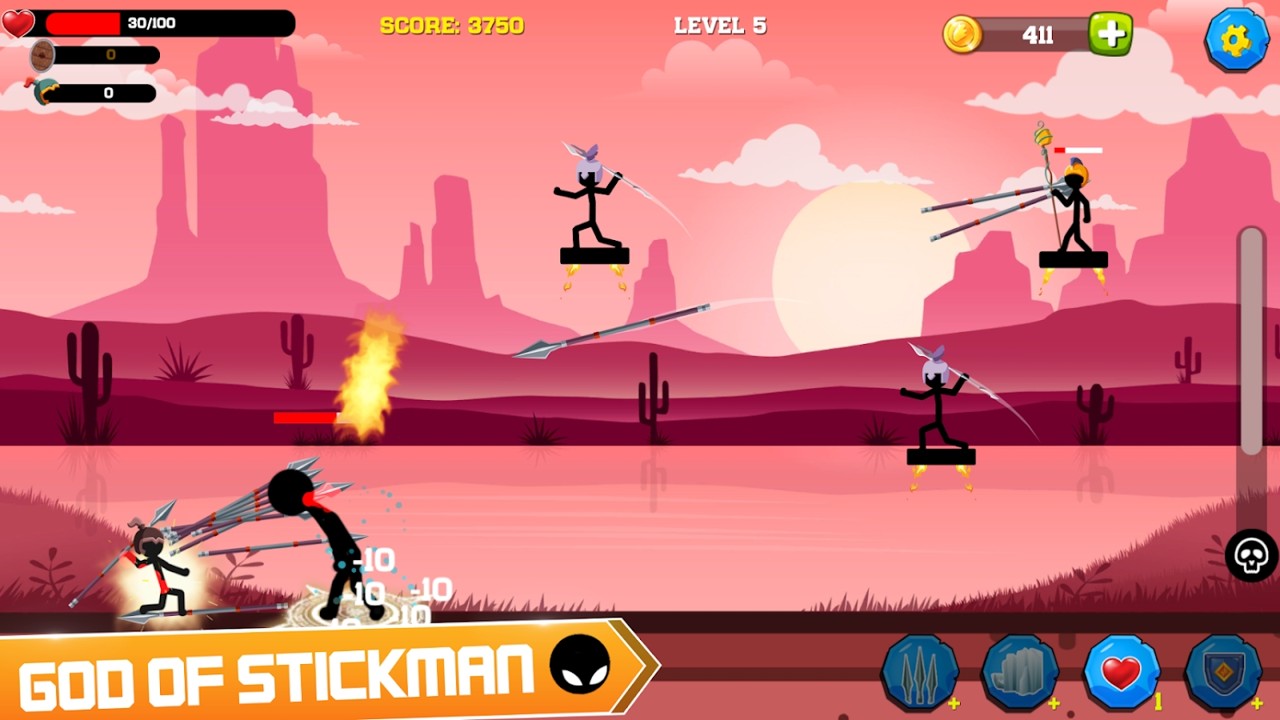
Task: Open the settings gear menu
Action: coord(1236,39)
